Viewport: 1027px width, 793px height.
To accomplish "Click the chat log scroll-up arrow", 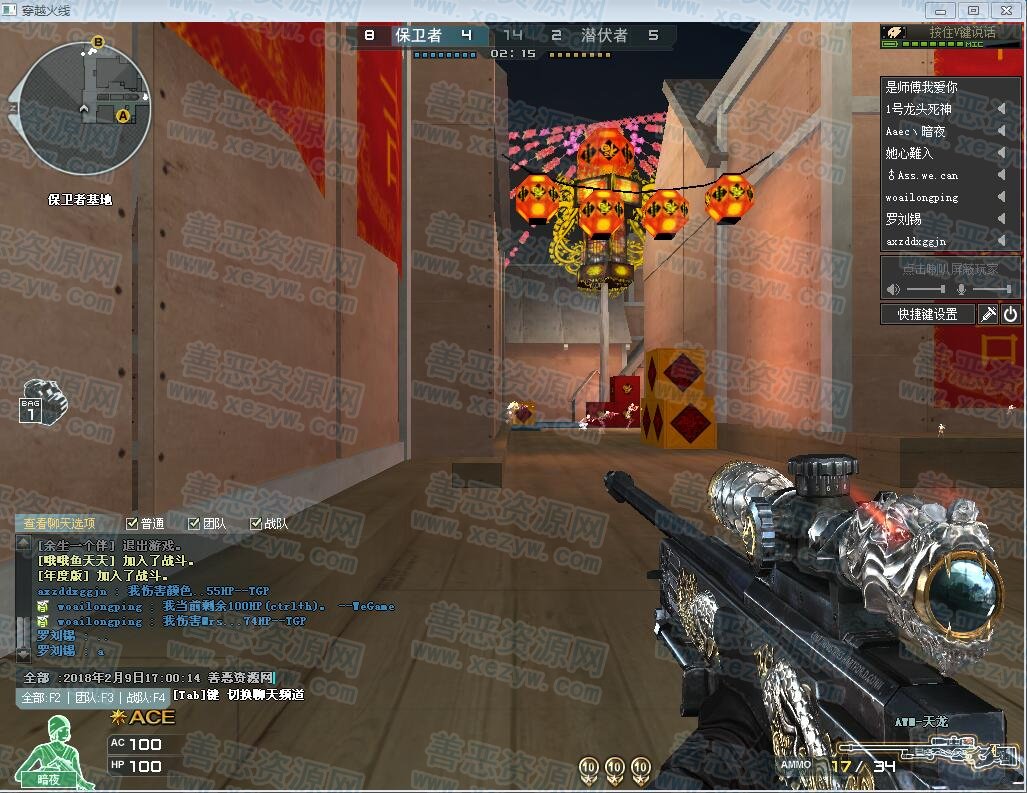I will coord(24,543).
